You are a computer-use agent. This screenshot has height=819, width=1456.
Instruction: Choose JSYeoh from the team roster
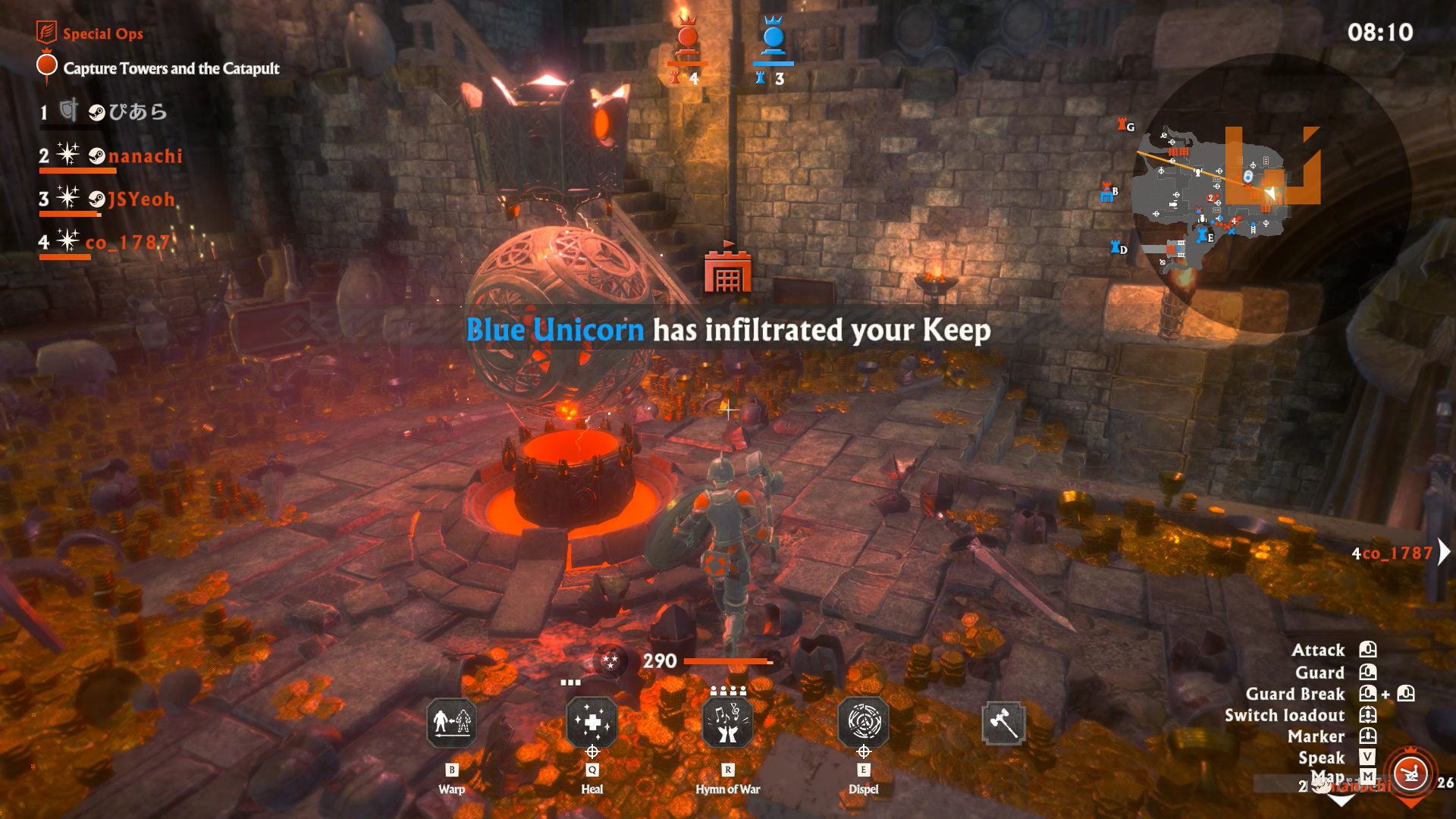tap(141, 199)
